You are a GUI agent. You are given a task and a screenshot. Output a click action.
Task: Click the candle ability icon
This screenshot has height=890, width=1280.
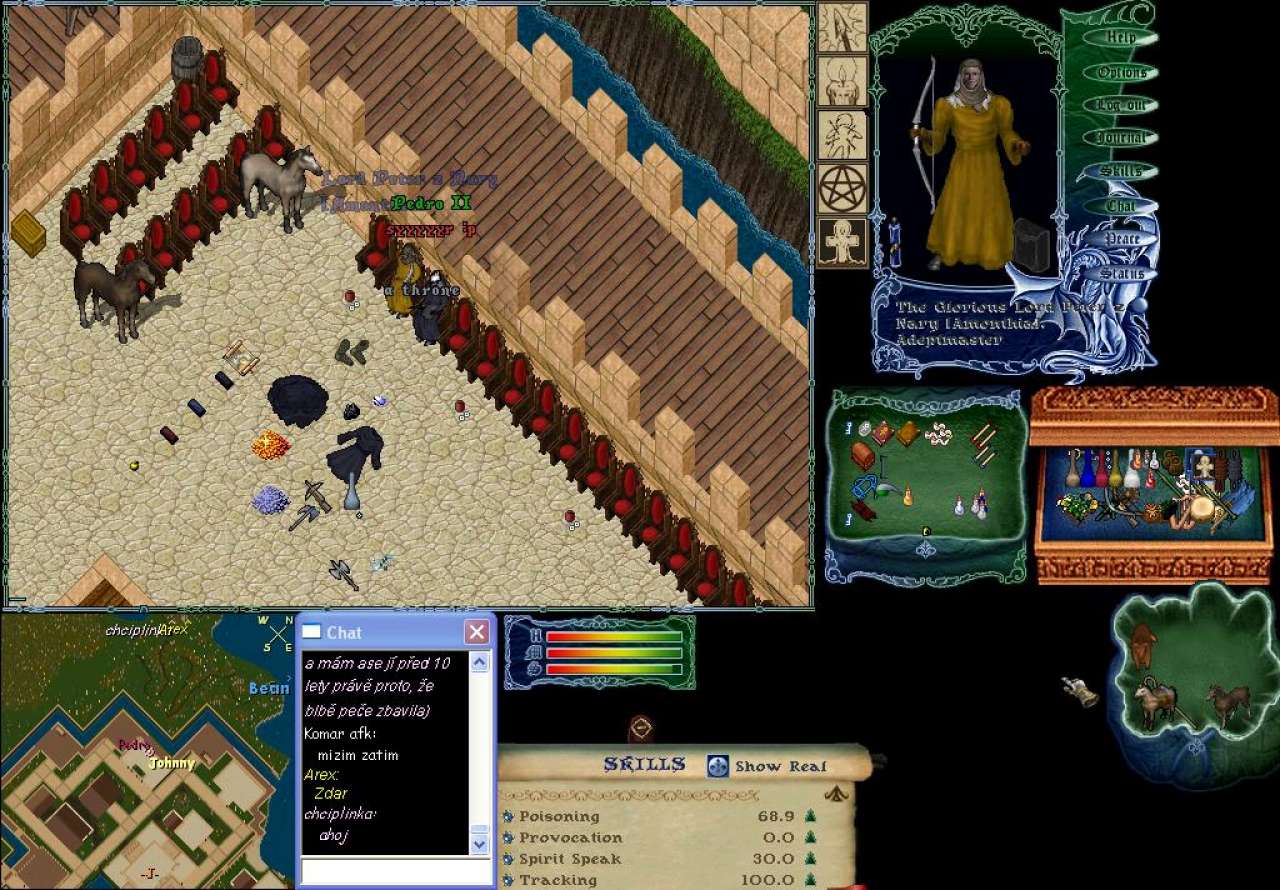(842, 82)
